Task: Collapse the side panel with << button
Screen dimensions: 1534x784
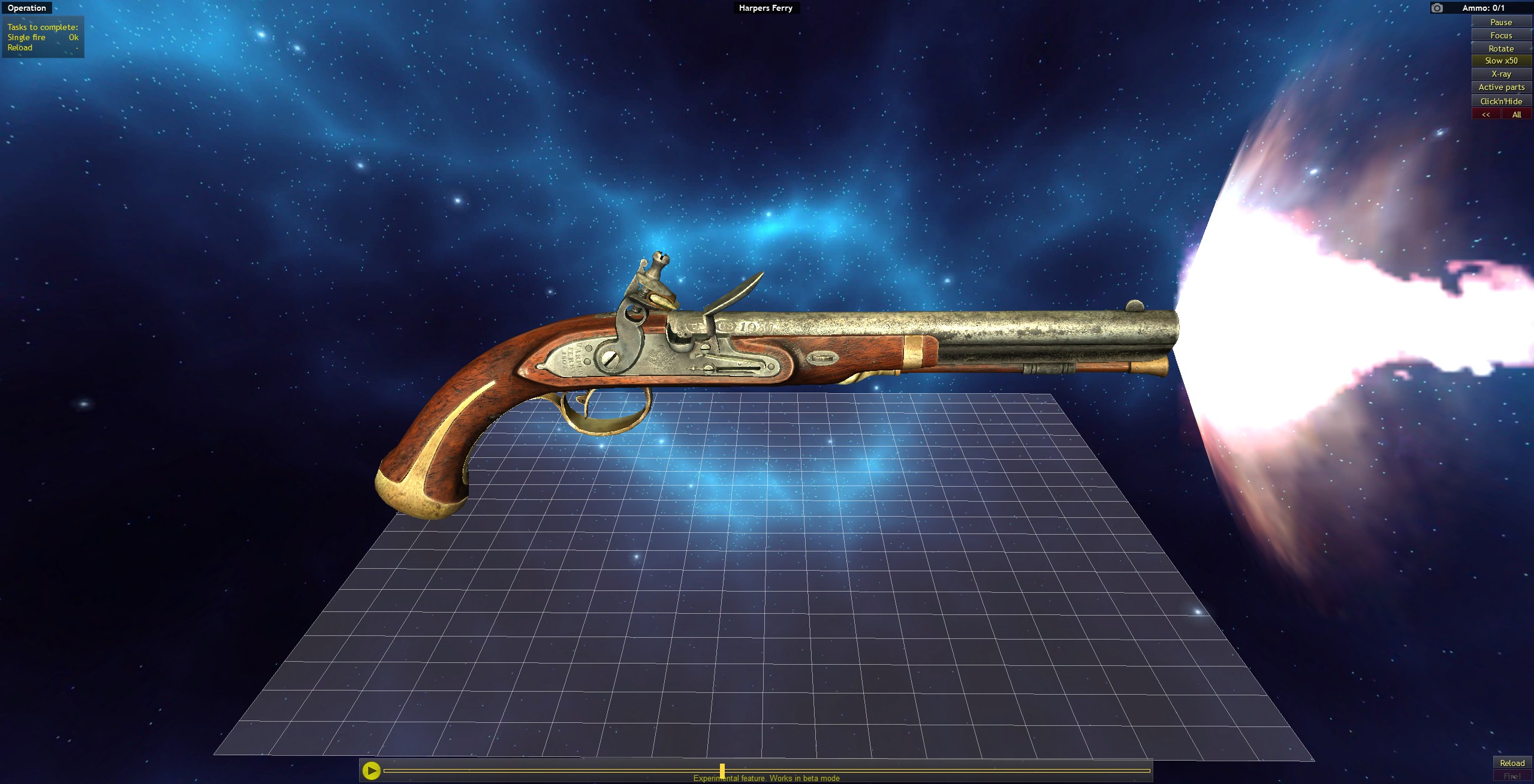Action: pos(1486,113)
